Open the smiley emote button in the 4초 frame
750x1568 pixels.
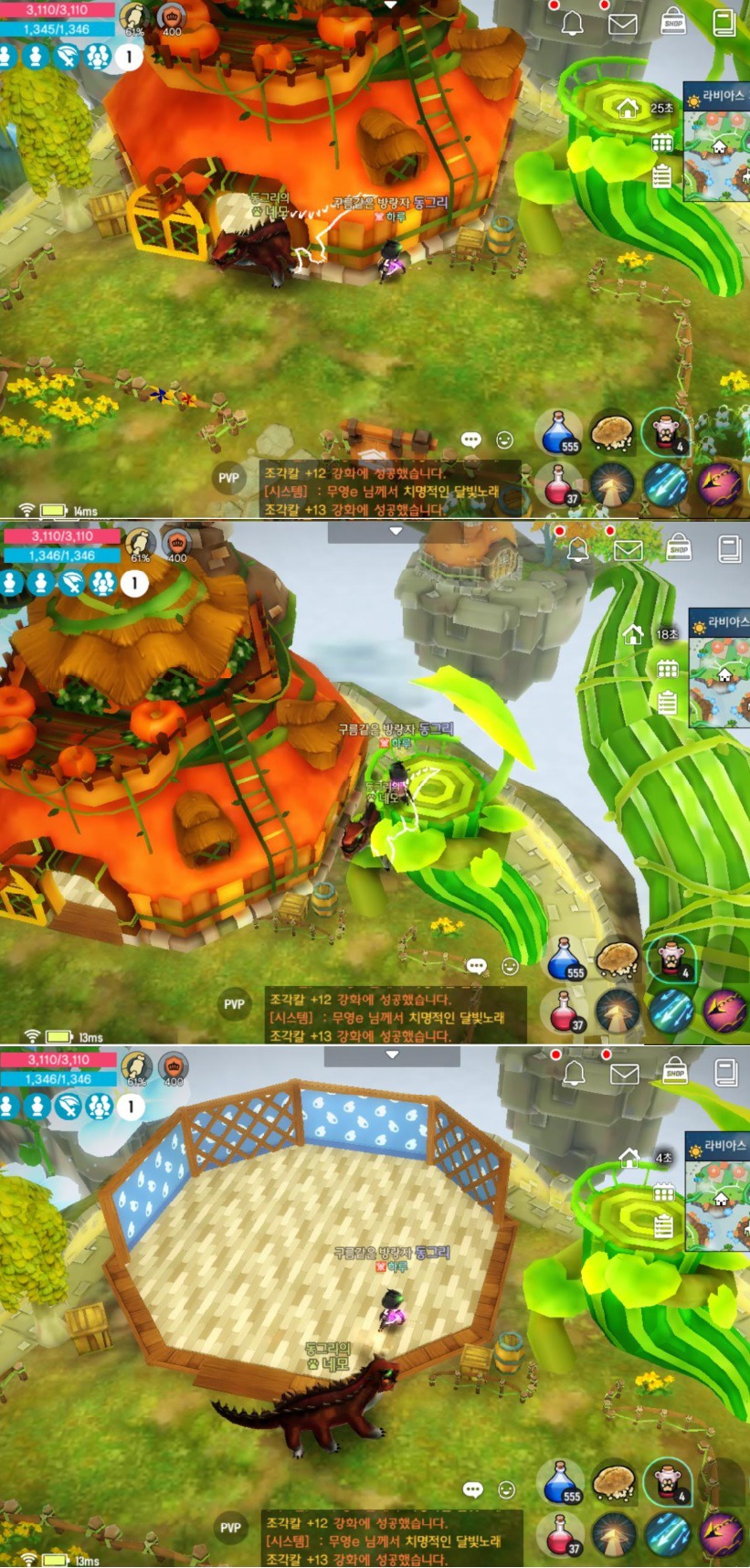point(506,1489)
